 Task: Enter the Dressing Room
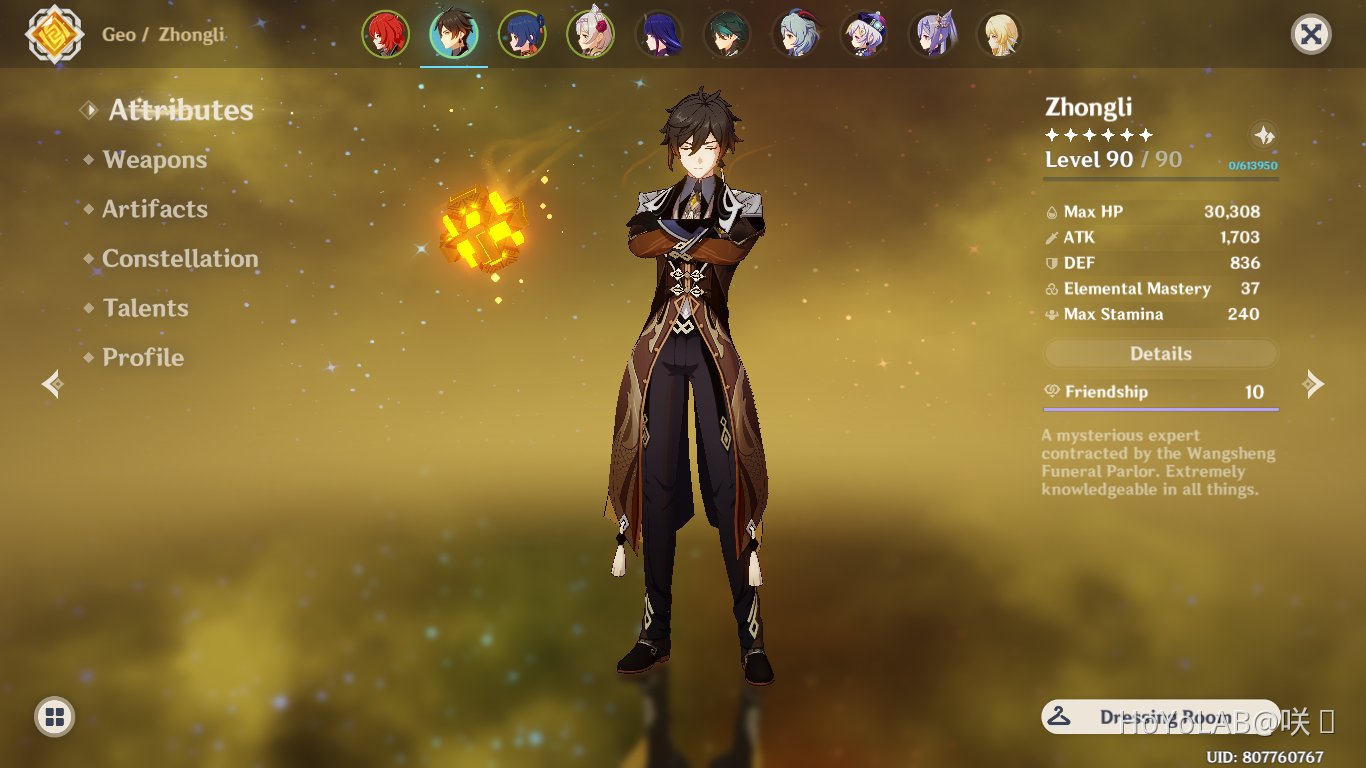[x=1160, y=717]
